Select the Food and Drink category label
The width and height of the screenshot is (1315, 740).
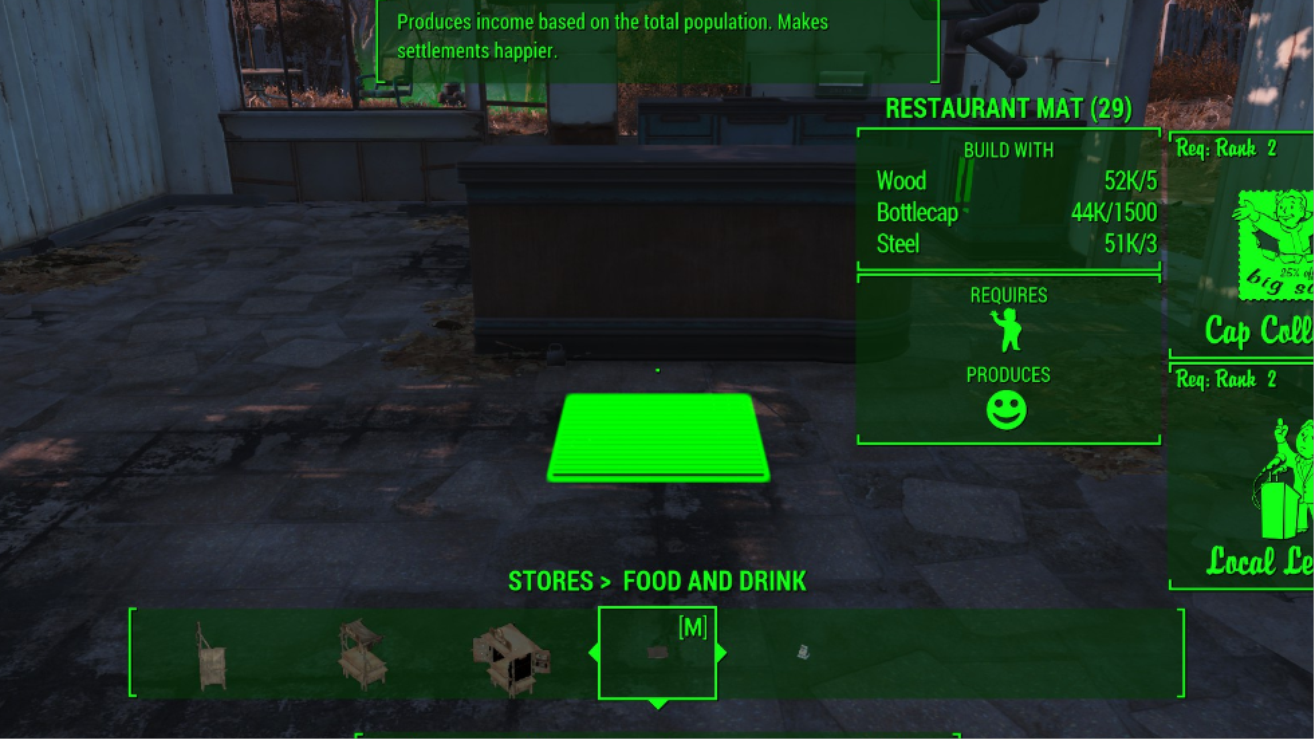(x=714, y=581)
